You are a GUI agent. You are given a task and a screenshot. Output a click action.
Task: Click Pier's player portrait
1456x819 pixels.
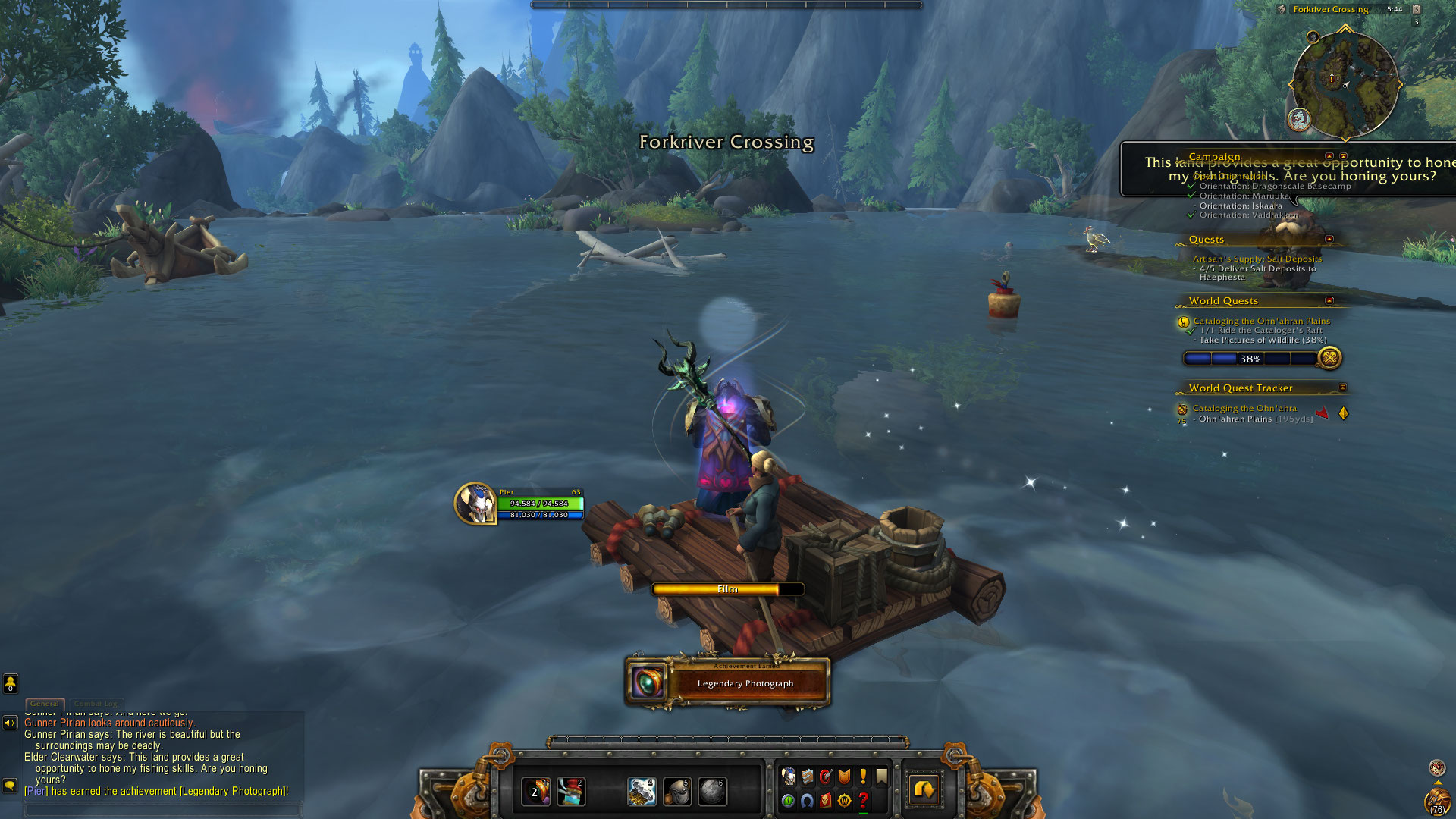476,504
